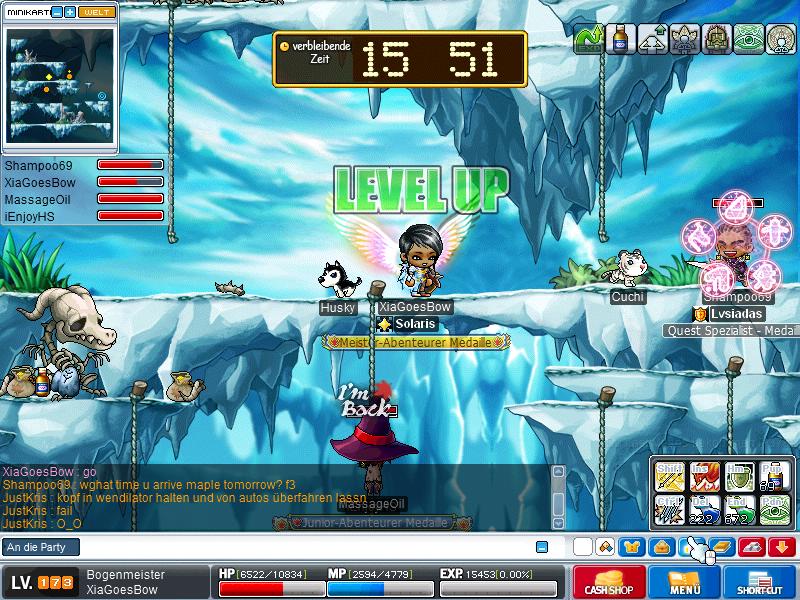Activate the Ins phoenix skill quickslot
The height and width of the screenshot is (600, 800).
[703, 476]
